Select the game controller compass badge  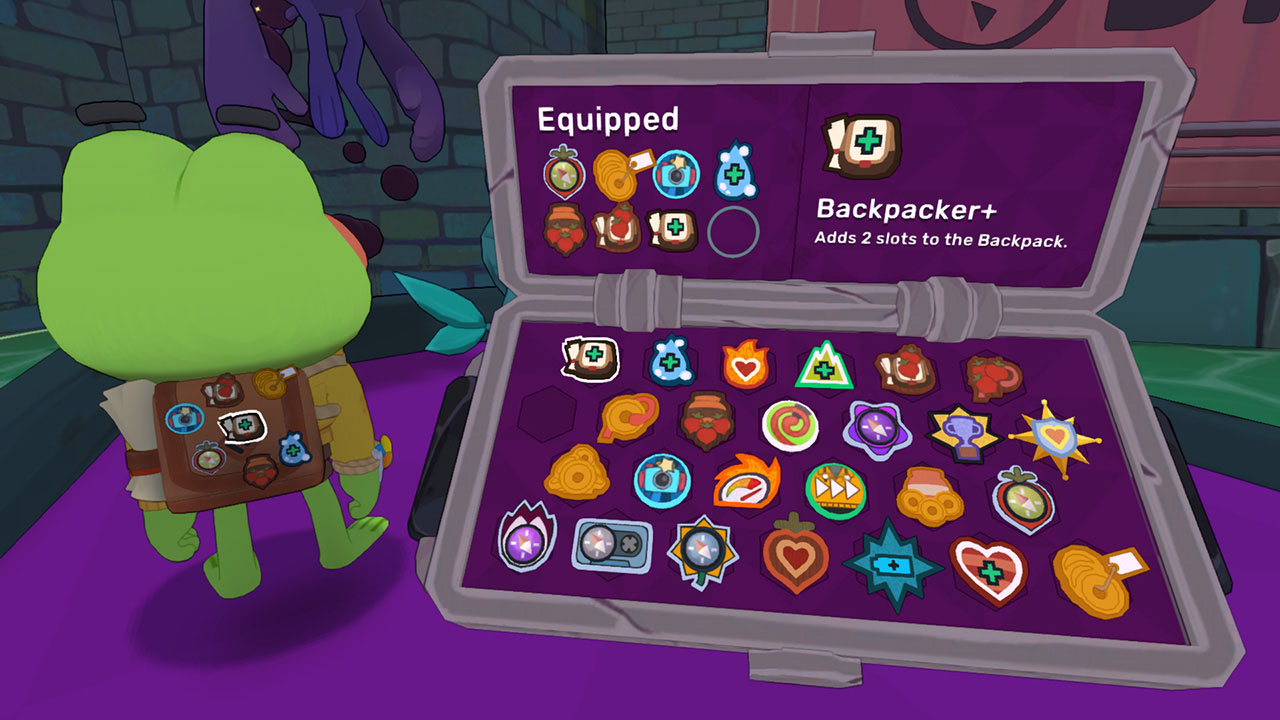pyautogui.click(x=615, y=545)
